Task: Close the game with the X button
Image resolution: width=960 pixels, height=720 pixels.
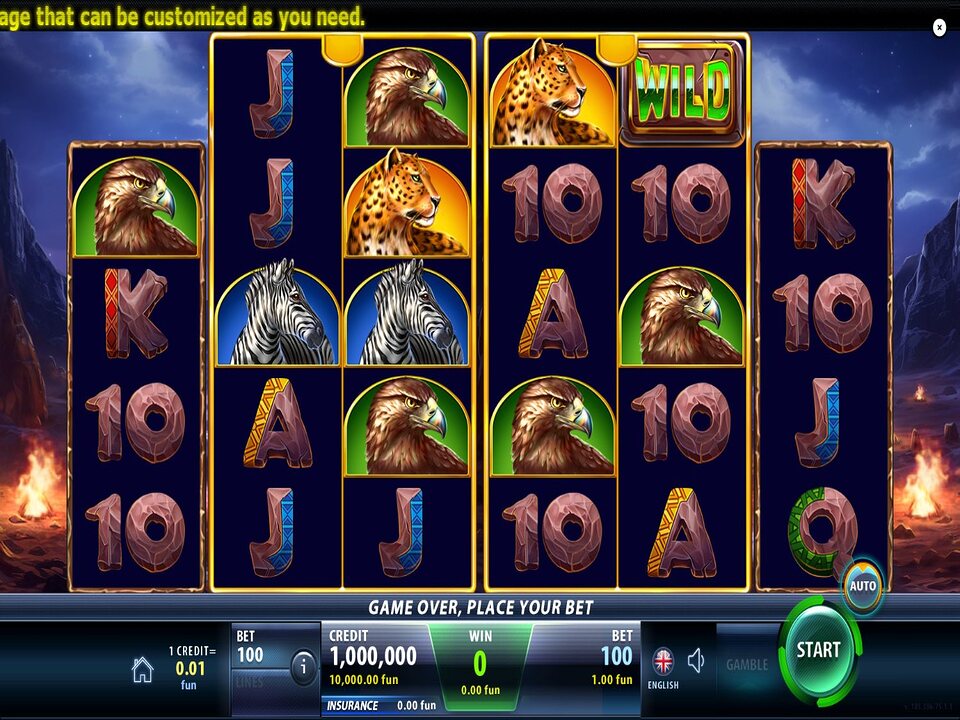Action: pyautogui.click(x=939, y=28)
